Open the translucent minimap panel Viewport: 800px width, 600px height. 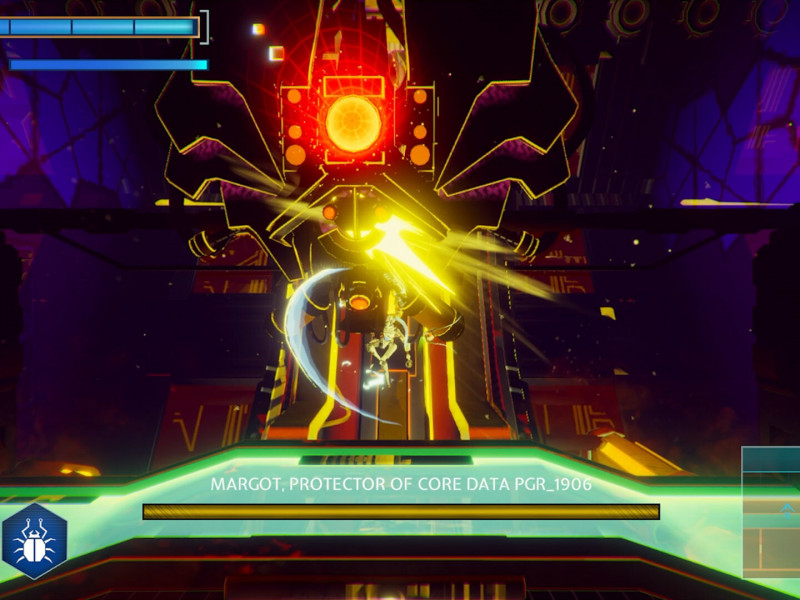click(771, 512)
